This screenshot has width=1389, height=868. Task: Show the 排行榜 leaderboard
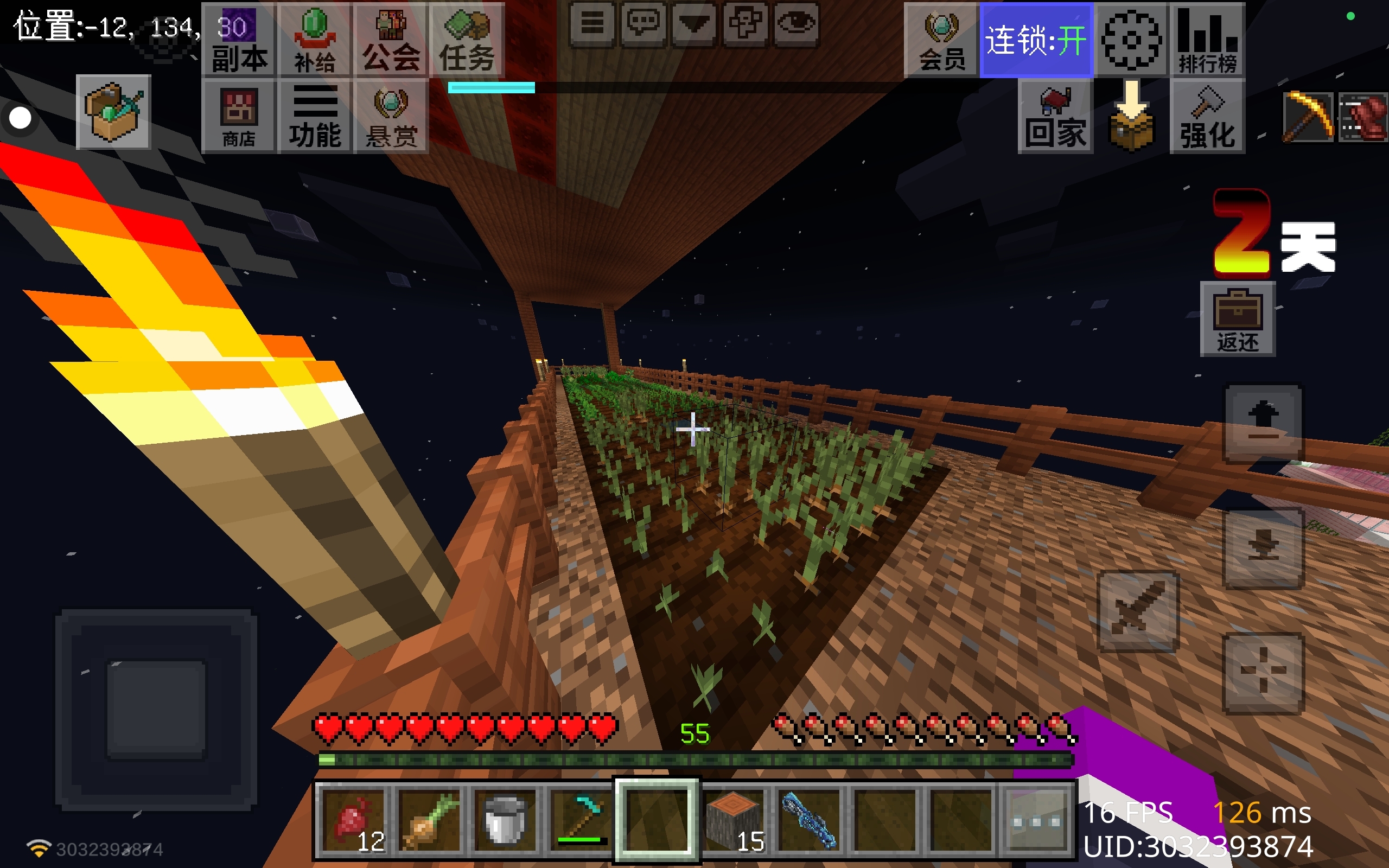tap(1207, 40)
